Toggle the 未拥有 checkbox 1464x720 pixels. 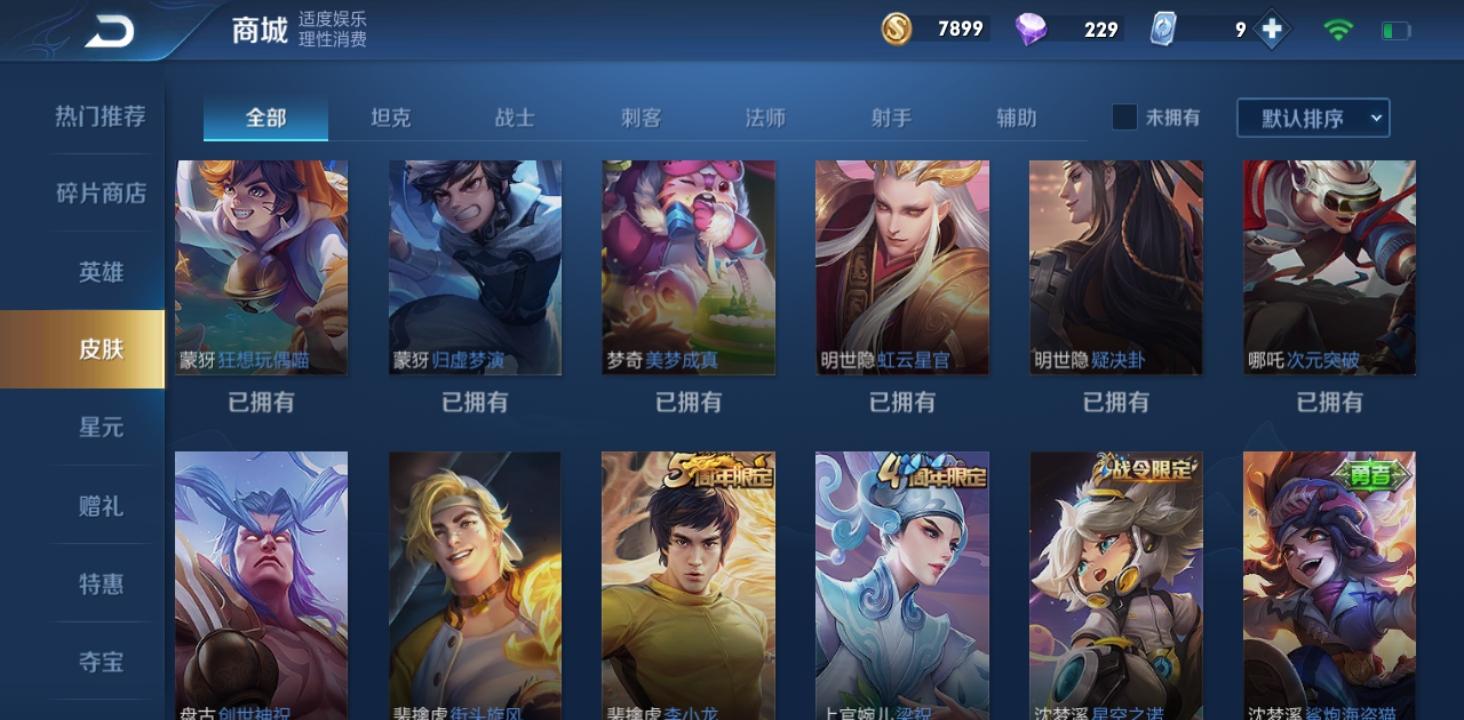pyautogui.click(x=1125, y=118)
